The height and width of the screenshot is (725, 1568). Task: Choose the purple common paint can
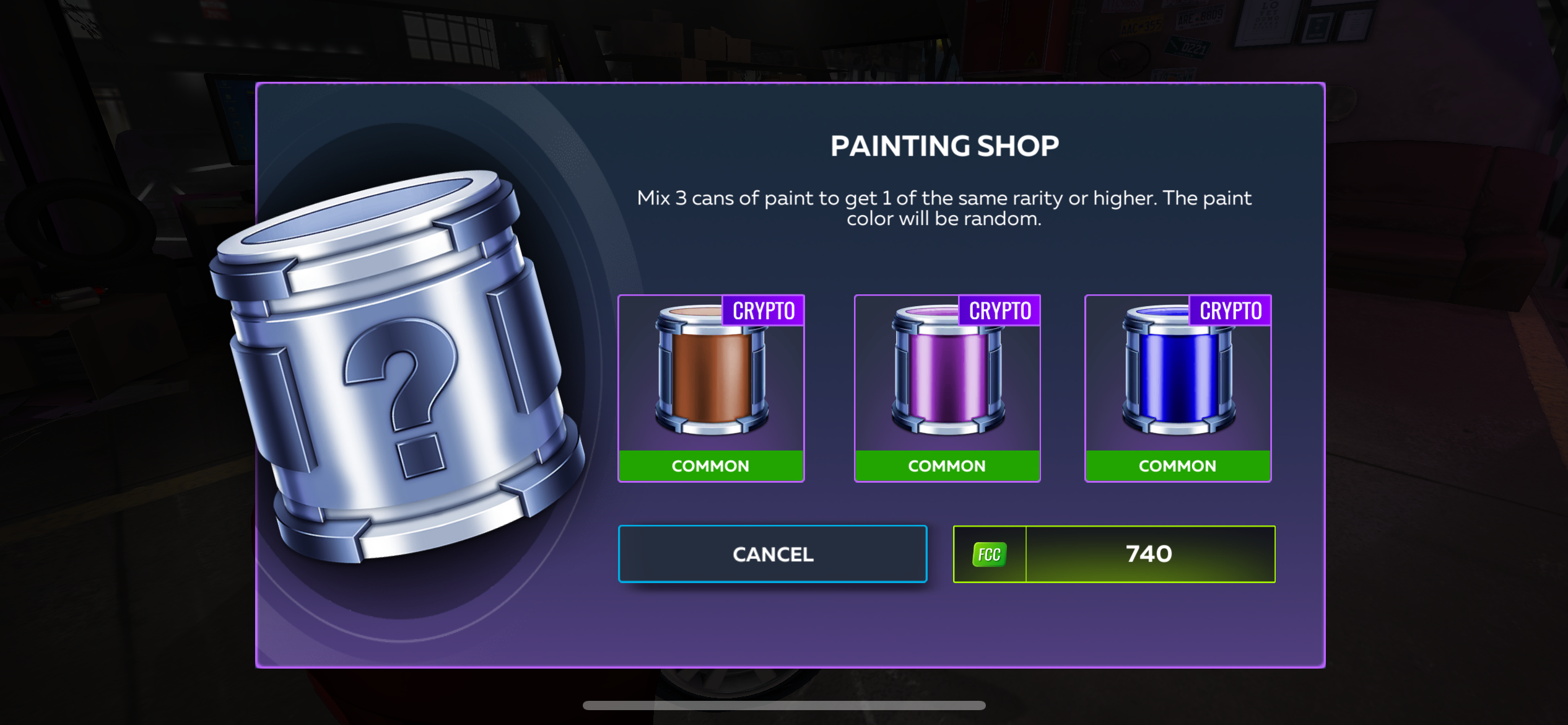tap(947, 388)
